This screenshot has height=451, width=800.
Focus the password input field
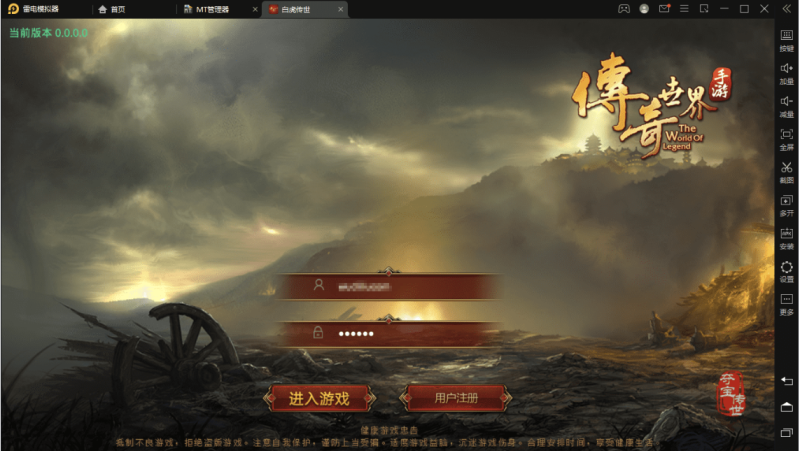389,333
